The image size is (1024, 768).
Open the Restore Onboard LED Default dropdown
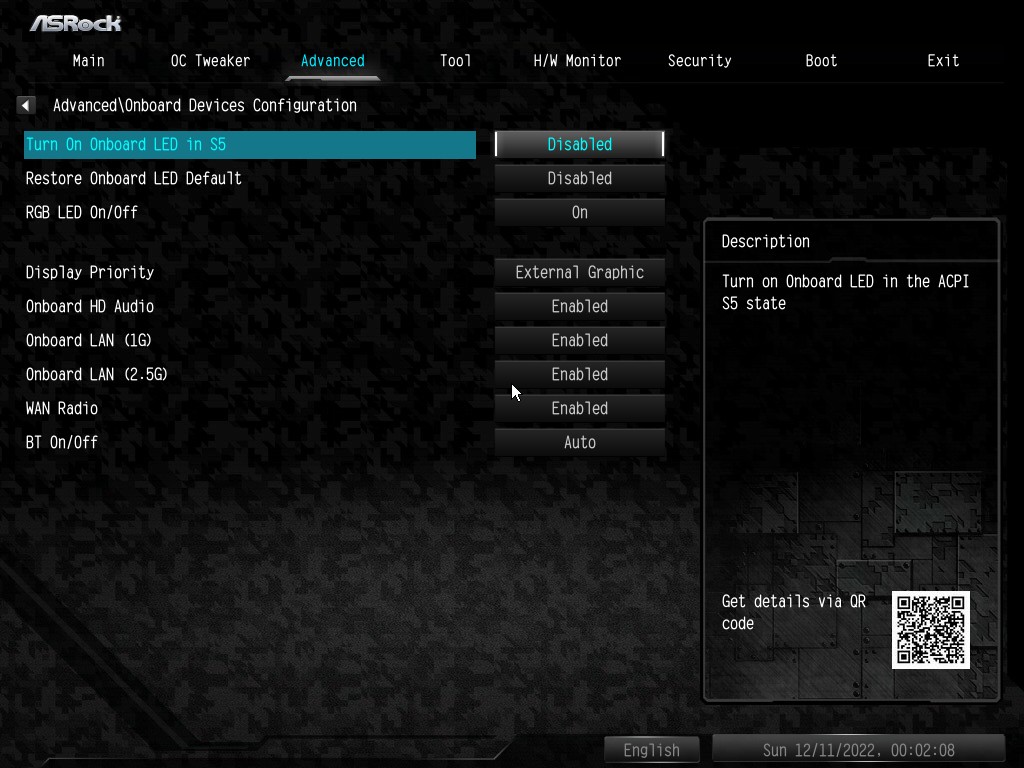pyautogui.click(x=580, y=178)
